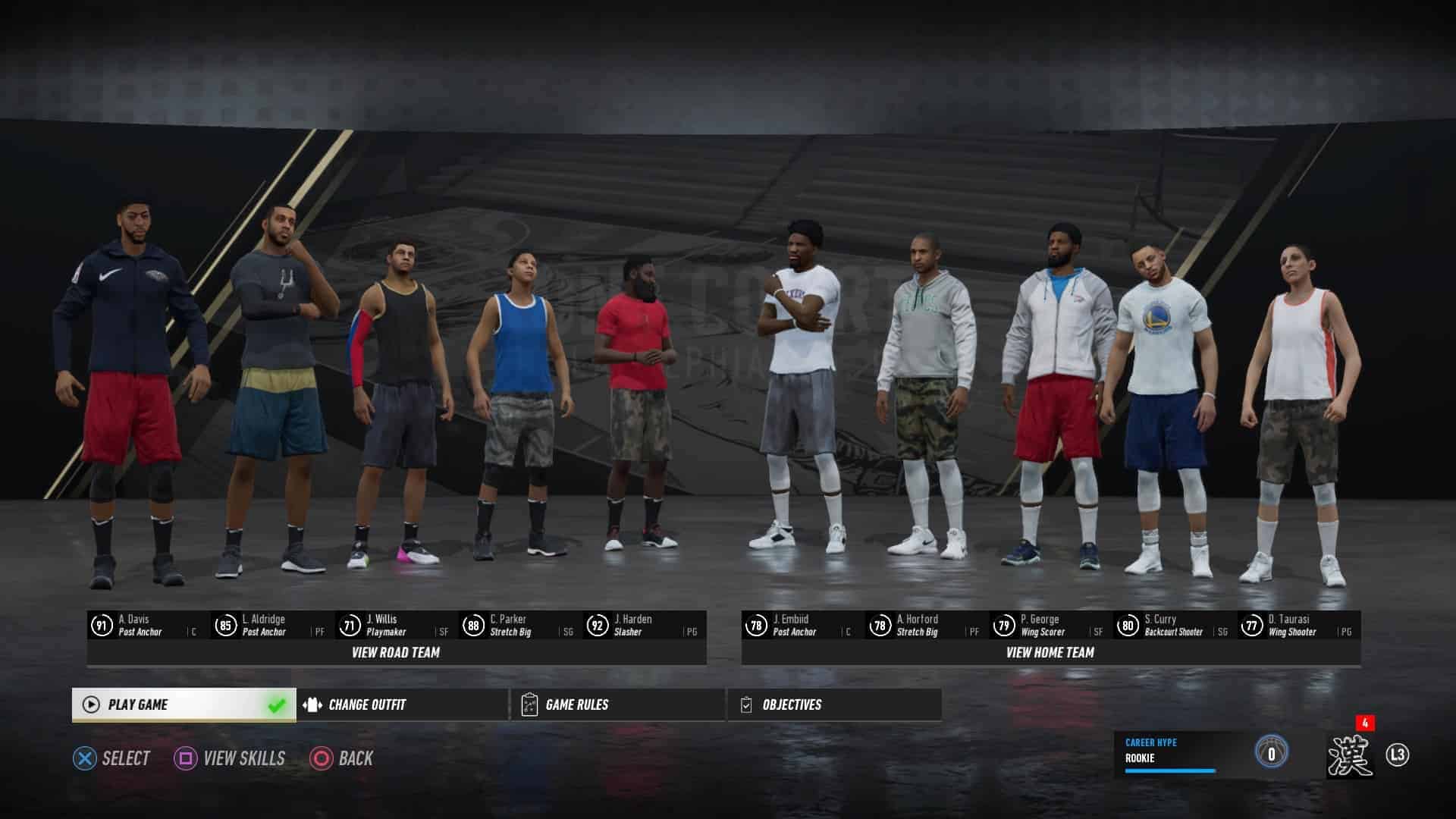
Task: Open the Change Outfit option
Action: [x=403, y=704]
